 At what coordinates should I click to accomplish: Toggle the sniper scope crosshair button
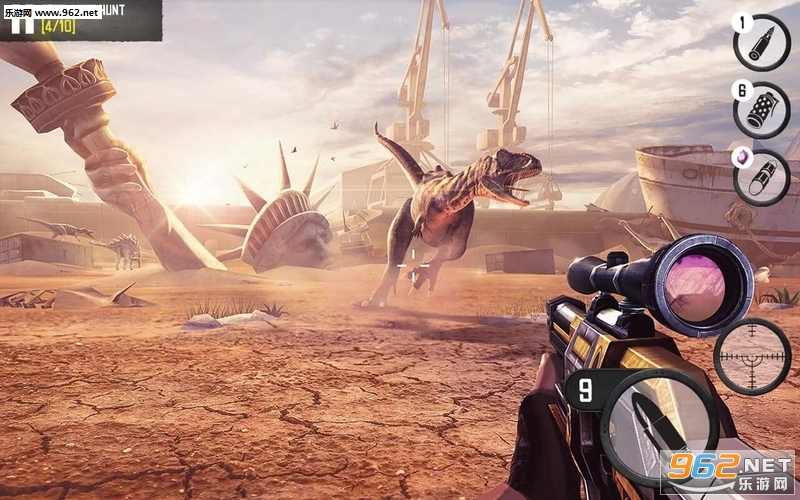tap(752, 357)
